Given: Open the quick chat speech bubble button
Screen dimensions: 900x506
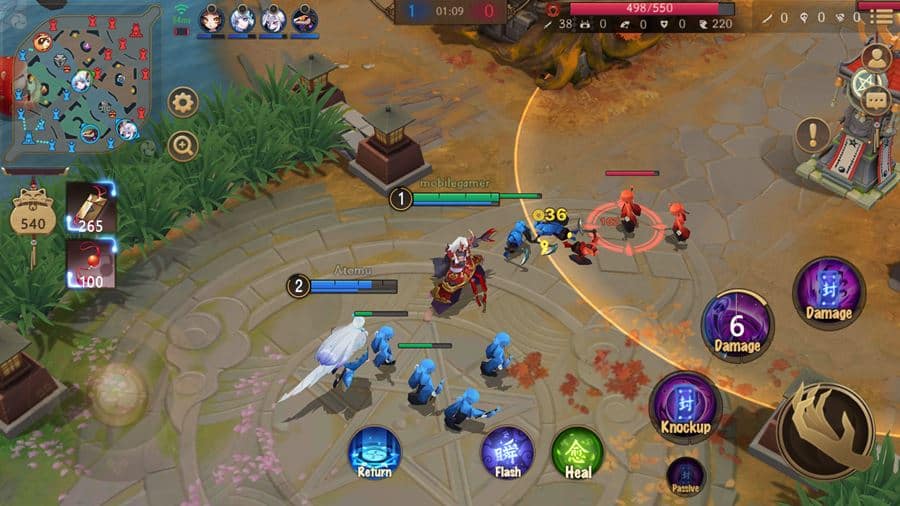Looking at the screenshot, I should point(877,99).
